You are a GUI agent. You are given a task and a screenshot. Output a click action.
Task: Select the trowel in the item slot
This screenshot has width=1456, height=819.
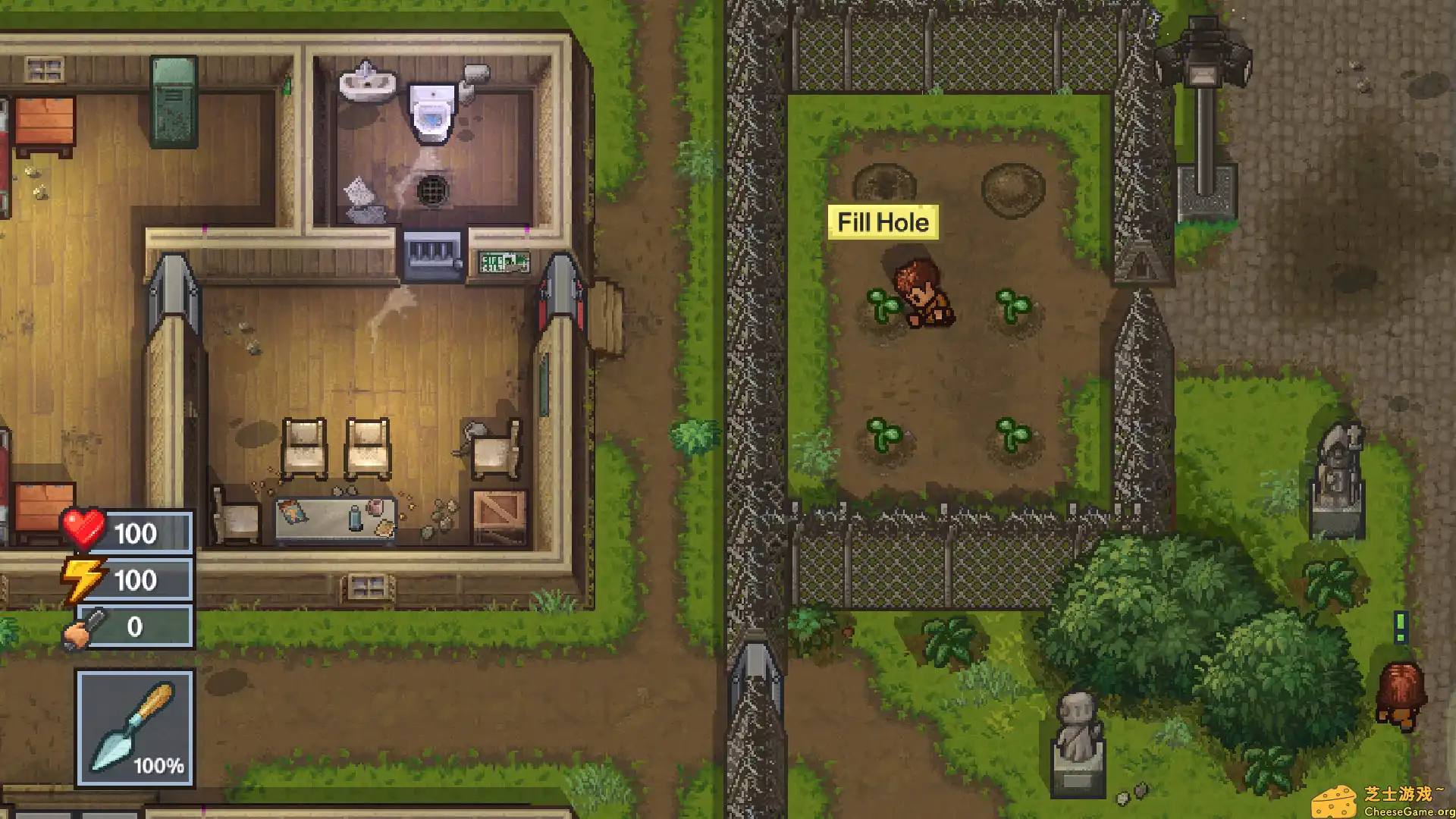click(133, 724)
